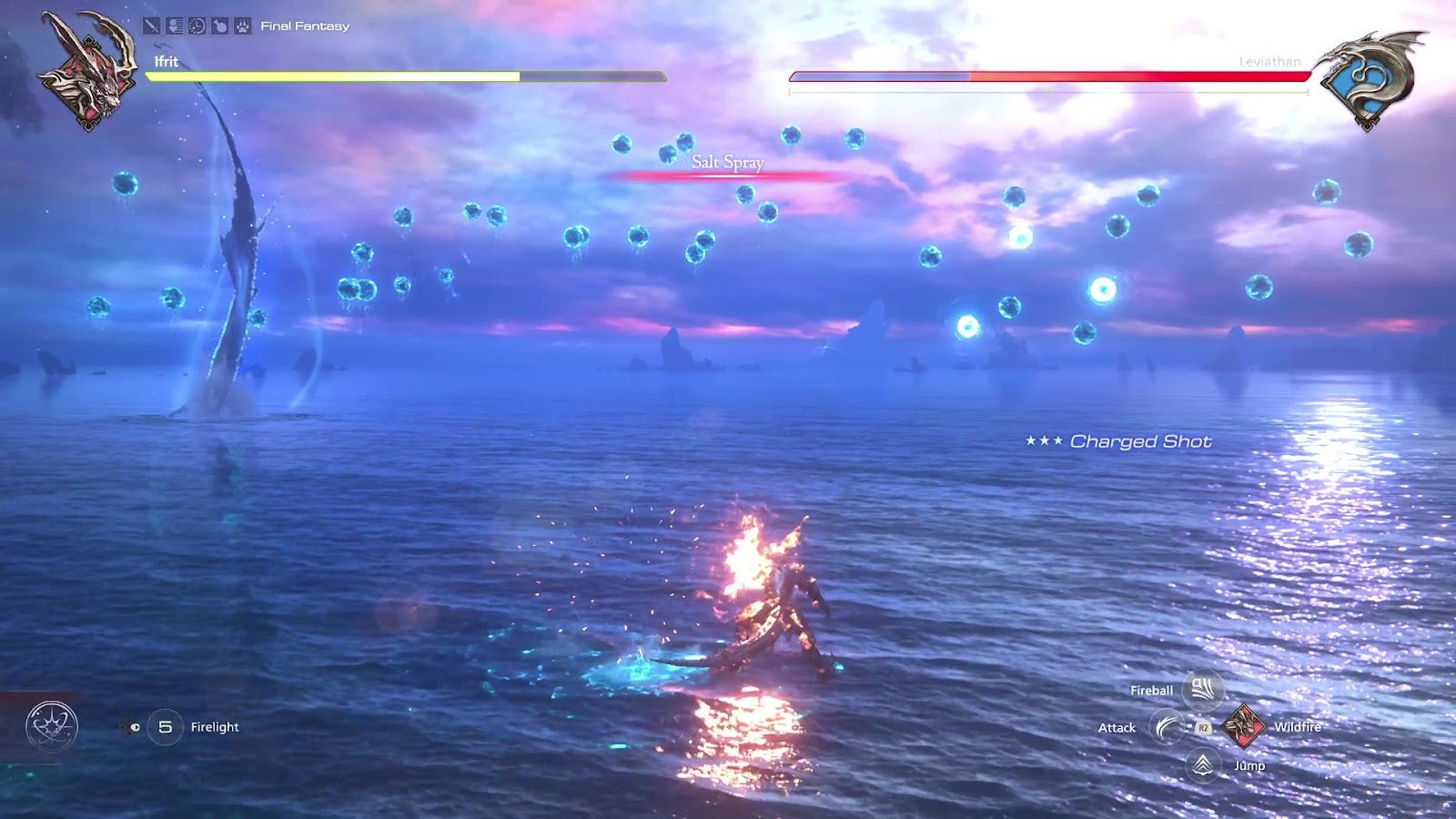Viewport: 1456px width, 819px height.
Task: Click the Salt Spray cast label
Action: point(728,160)
